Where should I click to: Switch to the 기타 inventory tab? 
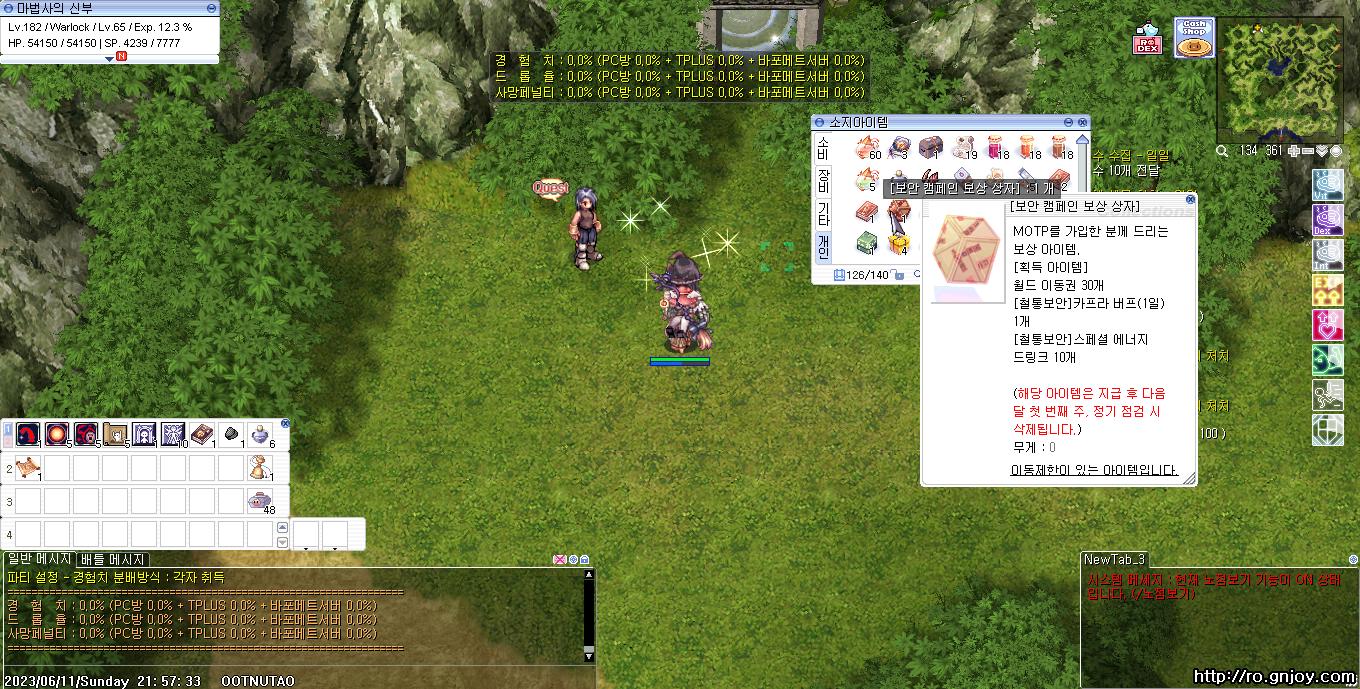coord(823,213)
